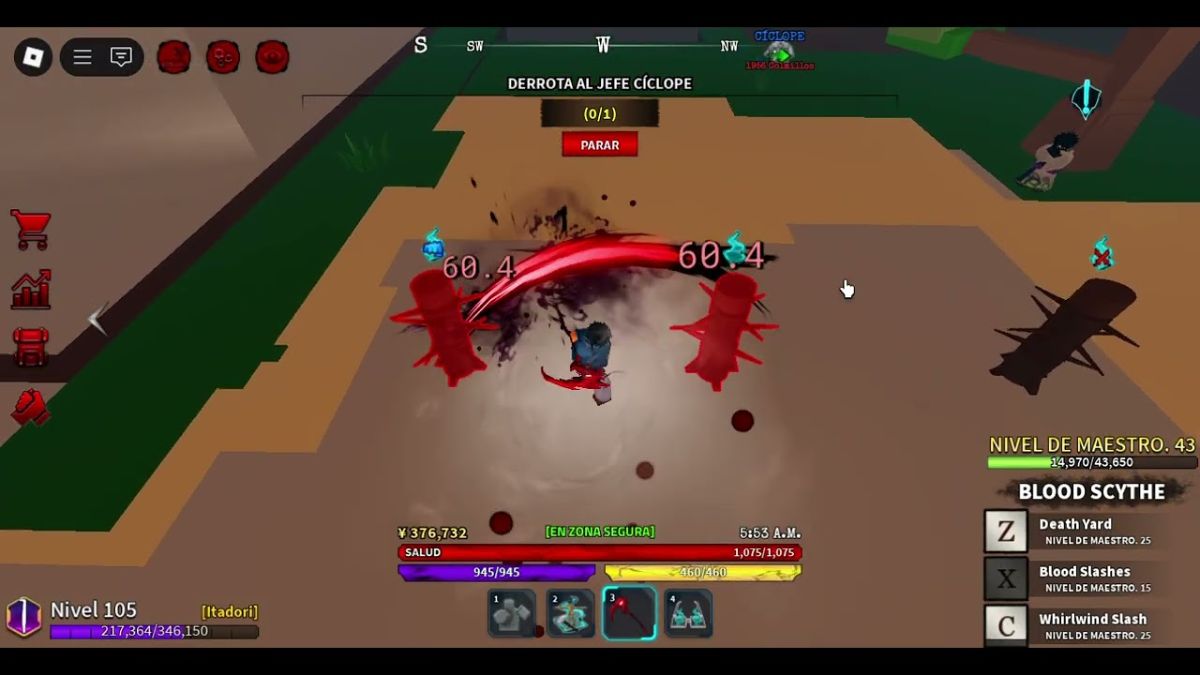Screen dimensions: 1200x675
Task: Click the first red round icon at top
Action: click(174, 57)
